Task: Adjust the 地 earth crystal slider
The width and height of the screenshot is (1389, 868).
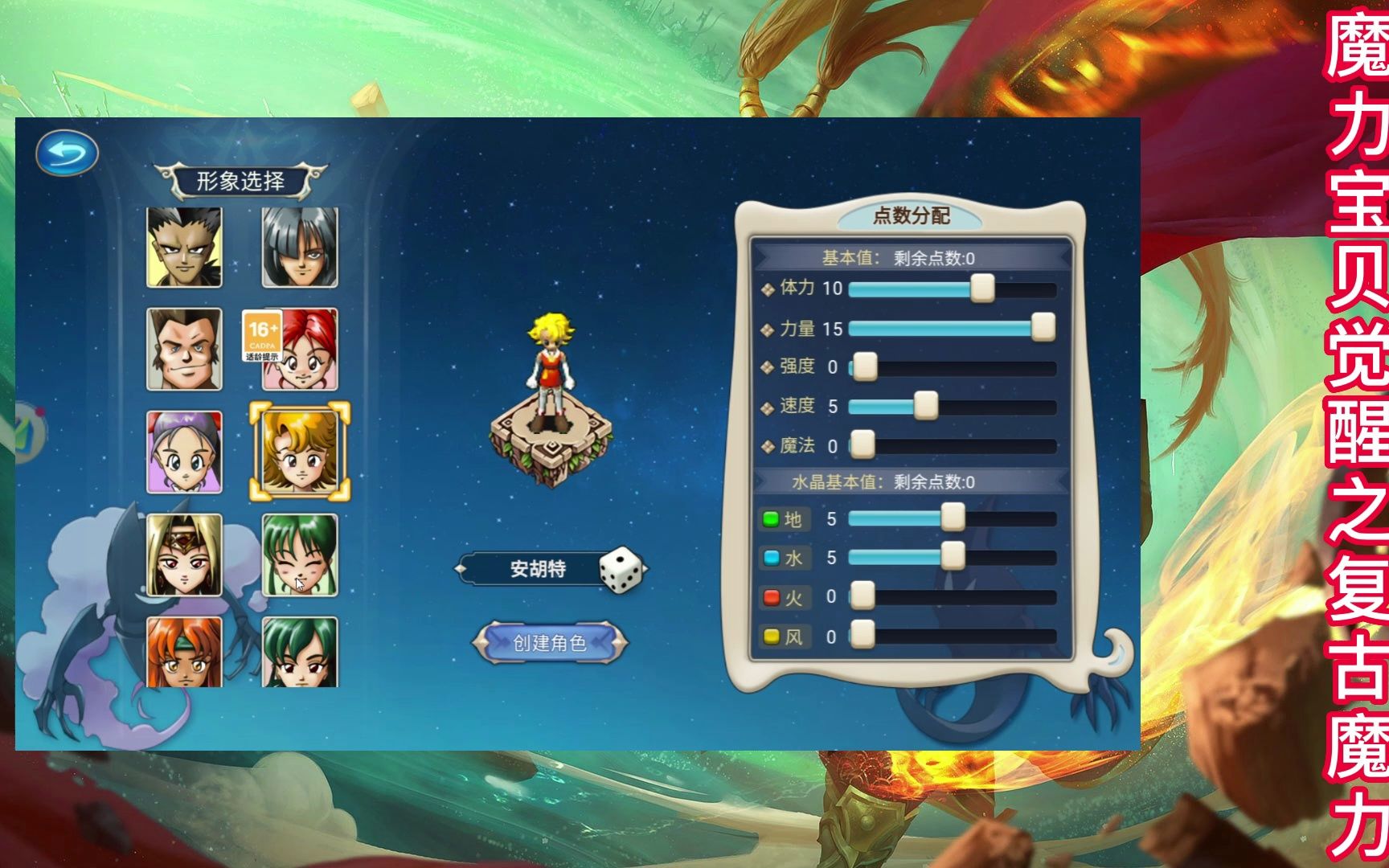Action: tap(953, 518)
